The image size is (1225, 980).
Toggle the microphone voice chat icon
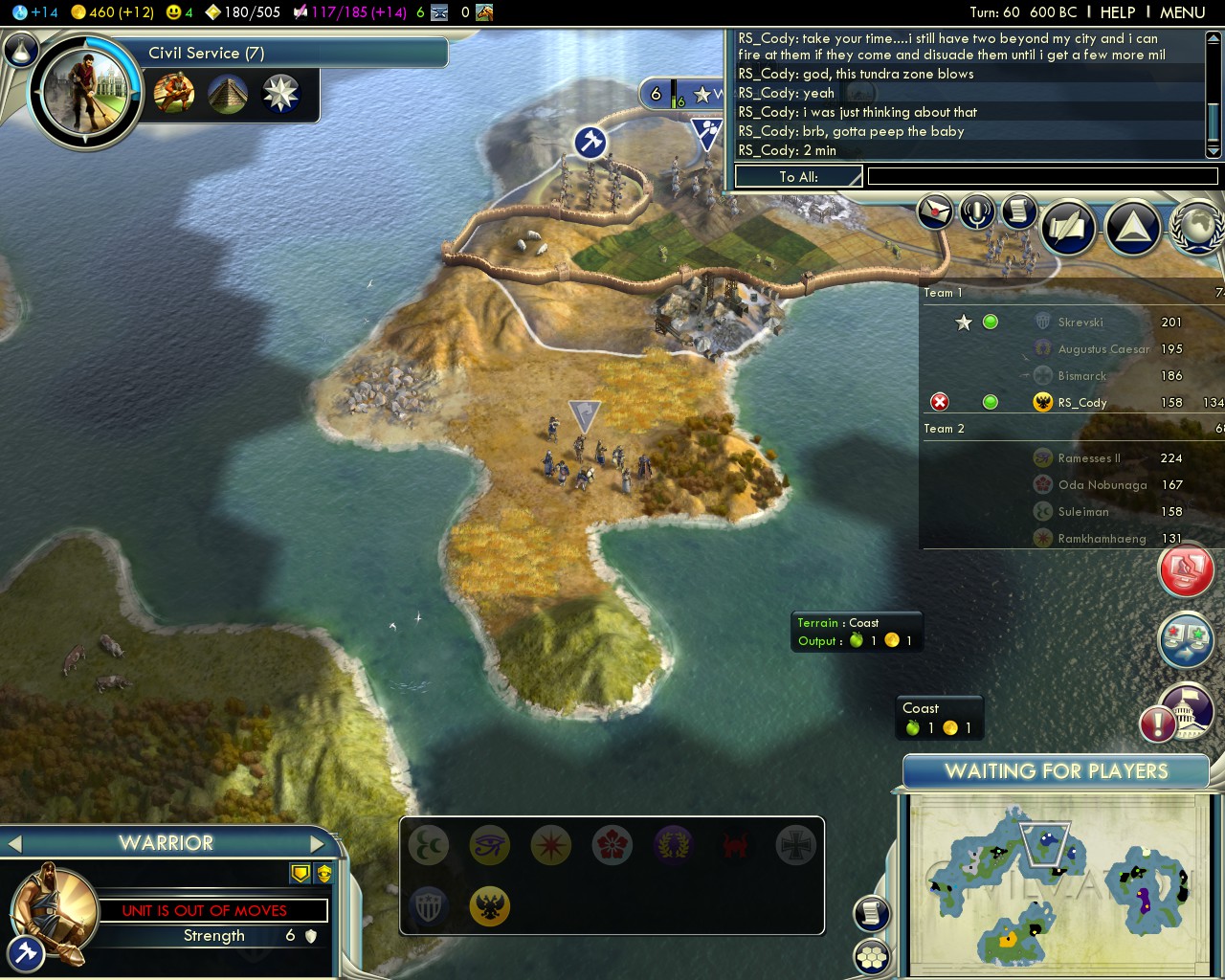pyautogui.click(x=977, y=212)
